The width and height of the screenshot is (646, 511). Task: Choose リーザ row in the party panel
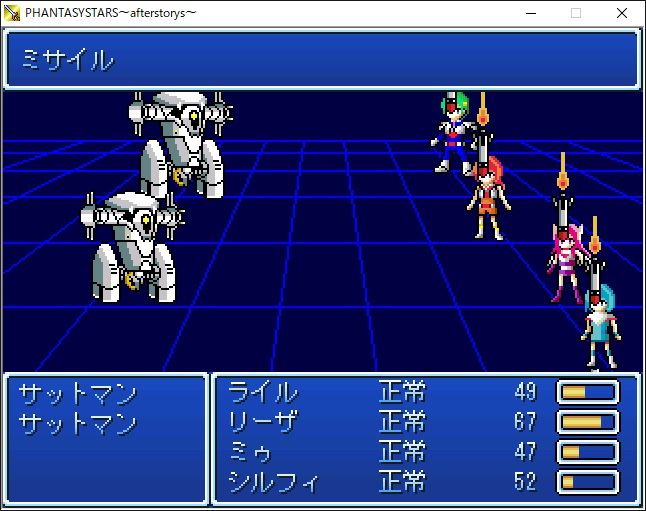click(x=264, y=421)
